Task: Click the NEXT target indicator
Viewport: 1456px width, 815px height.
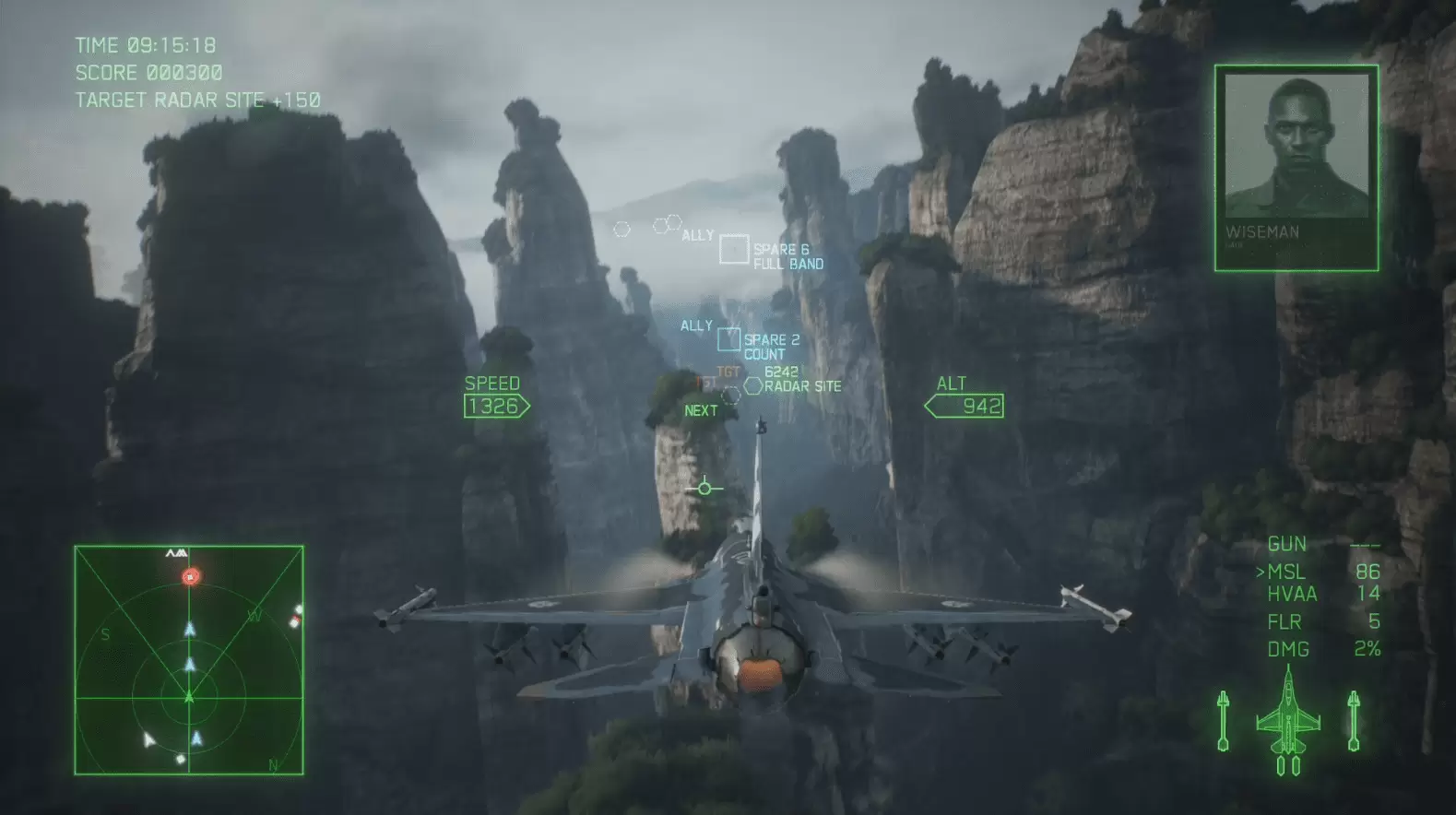Action: pos(700,409)
